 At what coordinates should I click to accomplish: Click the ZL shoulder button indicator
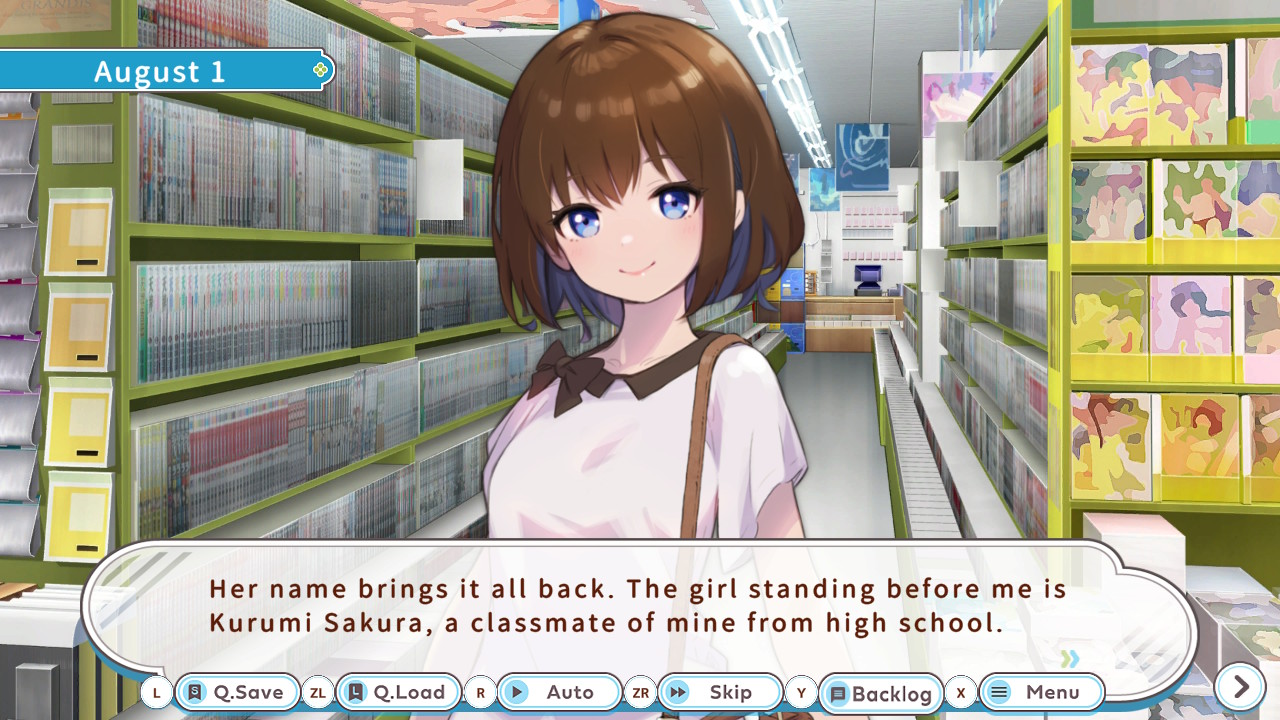click(318, 692)
